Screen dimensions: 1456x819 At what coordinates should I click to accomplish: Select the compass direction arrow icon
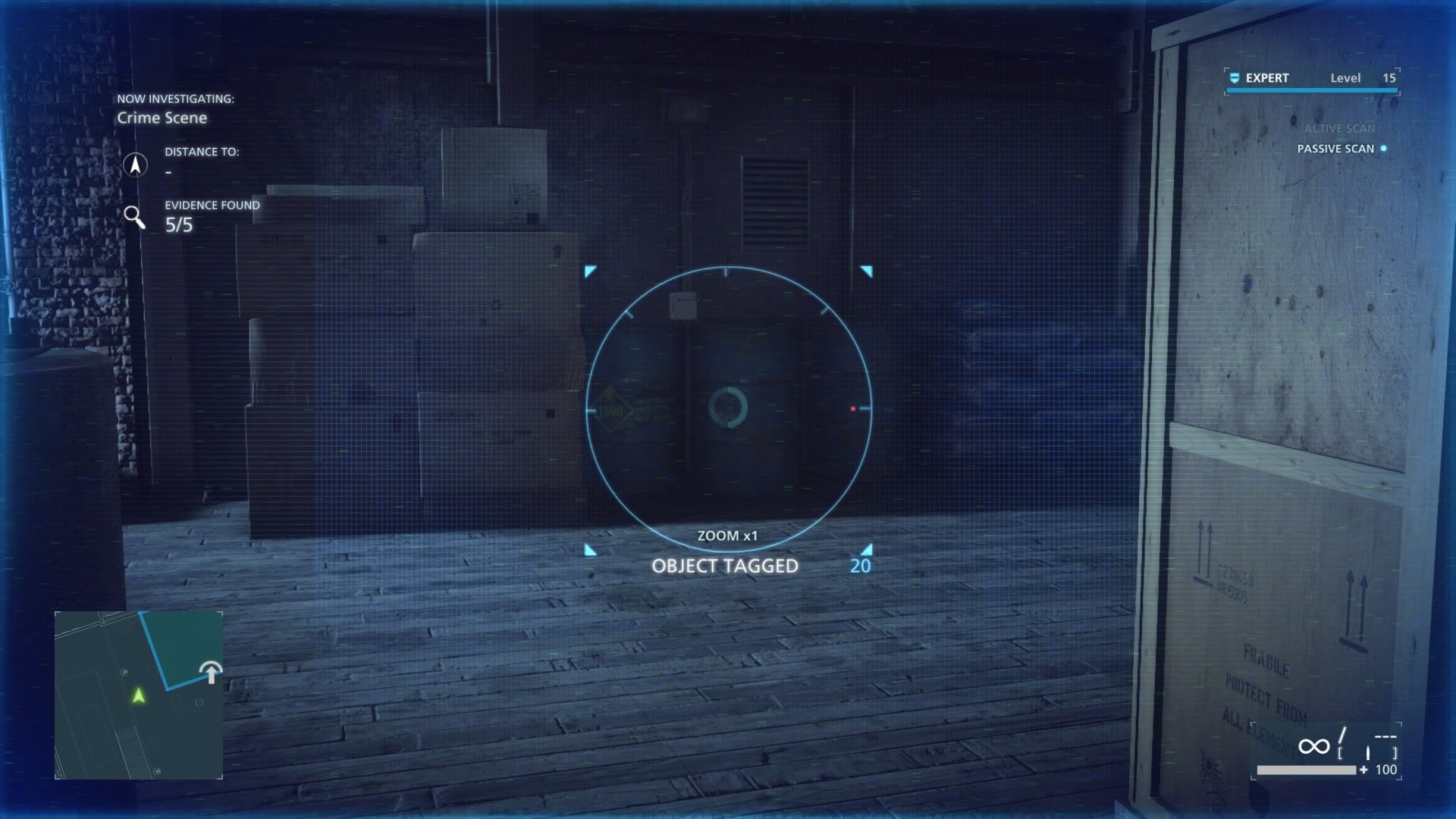tap(135, 165)
